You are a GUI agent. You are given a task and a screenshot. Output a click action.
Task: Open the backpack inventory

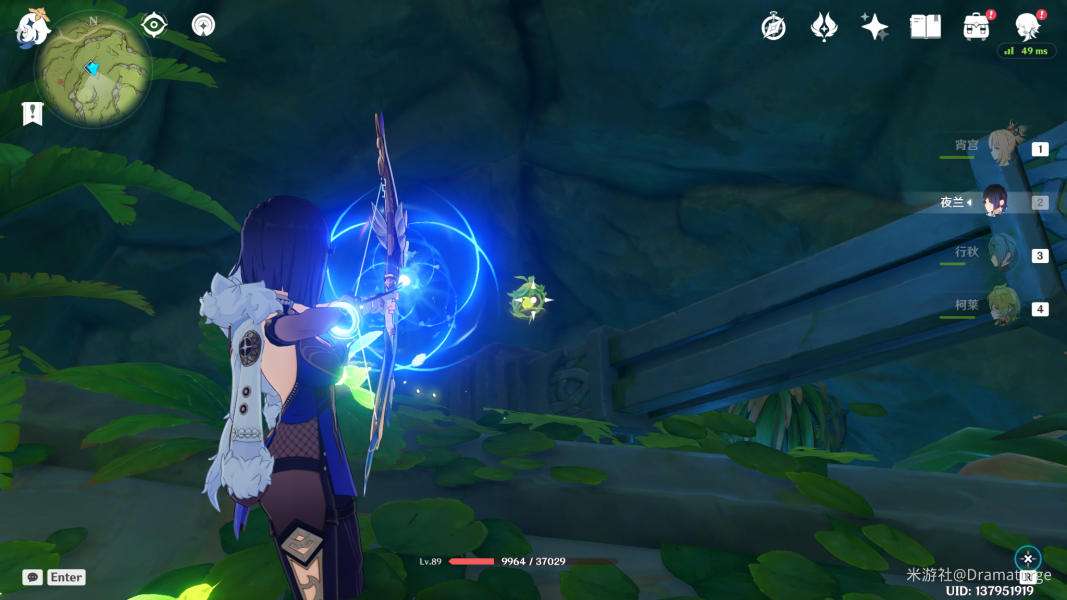(x=976, y=27)
